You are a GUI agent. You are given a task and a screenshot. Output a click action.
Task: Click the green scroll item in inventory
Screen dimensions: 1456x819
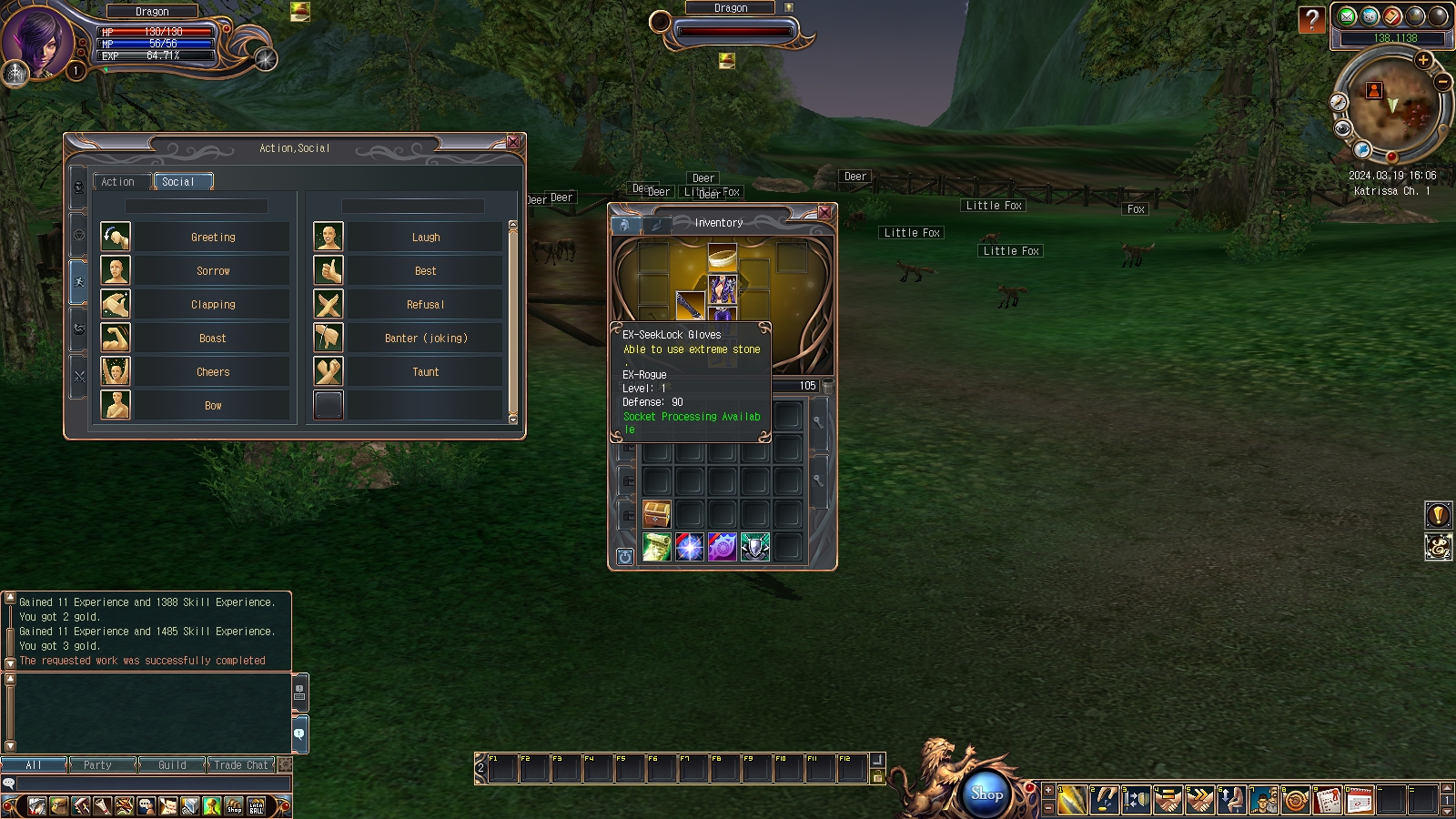tap(657, 547)
